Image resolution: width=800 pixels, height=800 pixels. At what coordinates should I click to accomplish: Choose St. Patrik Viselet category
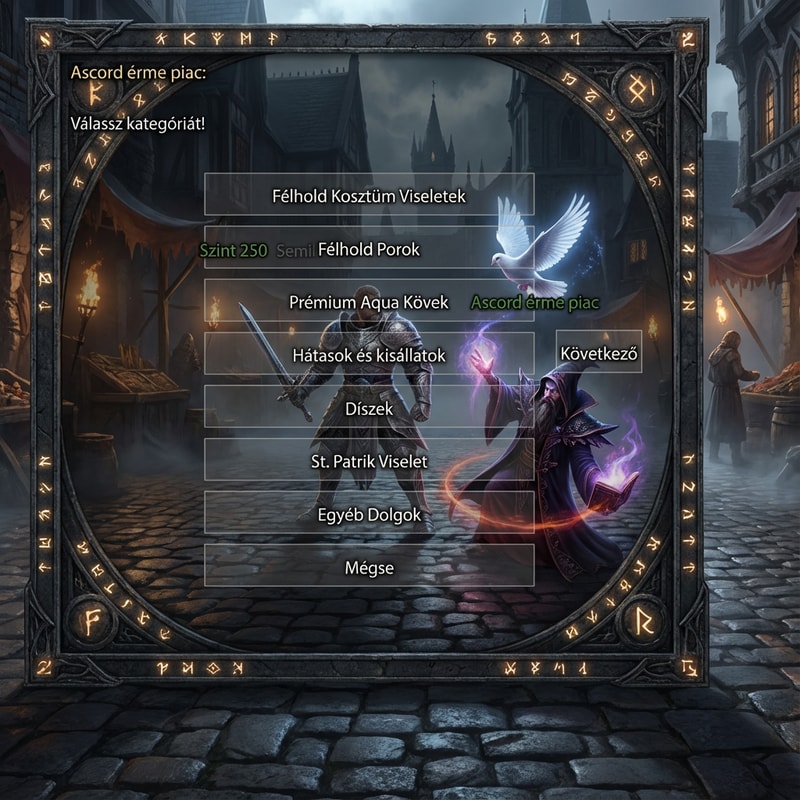pos(369,460)
